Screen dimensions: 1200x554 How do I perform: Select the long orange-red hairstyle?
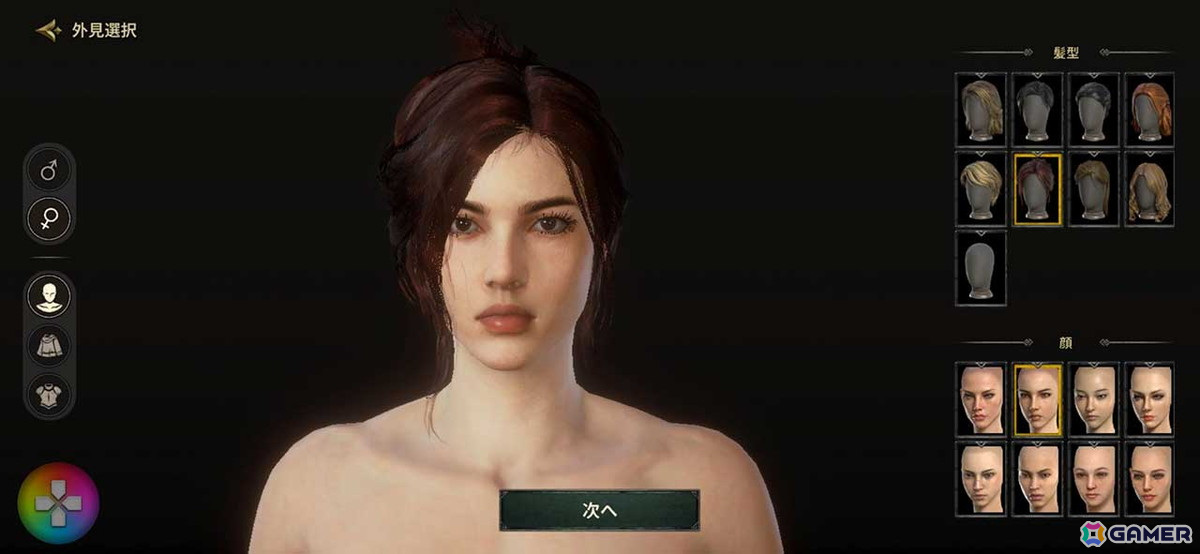(1150, 109)
